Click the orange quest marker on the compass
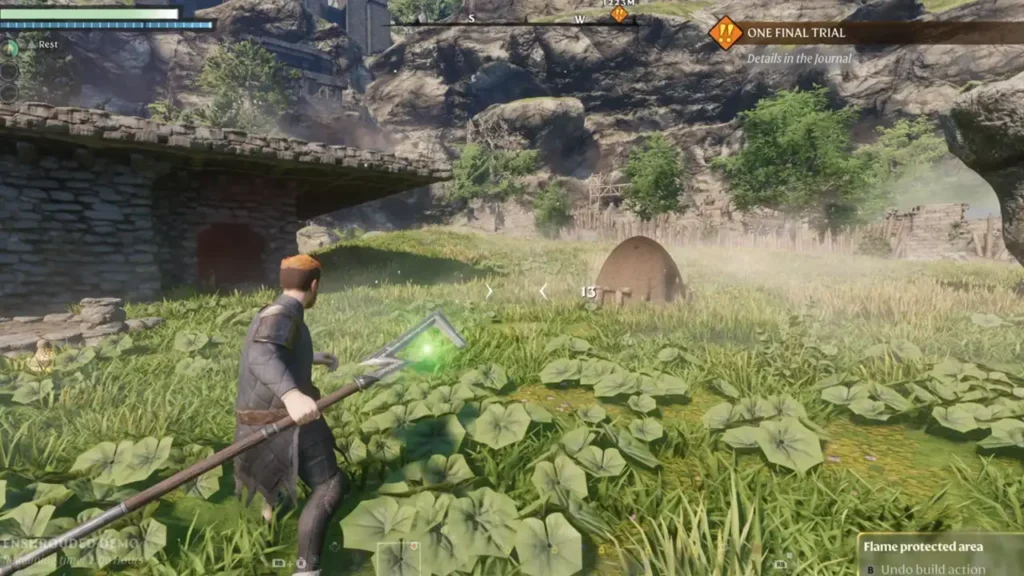Image resolution: width=1024 pixels, height=576 pixels. point(618,14)
